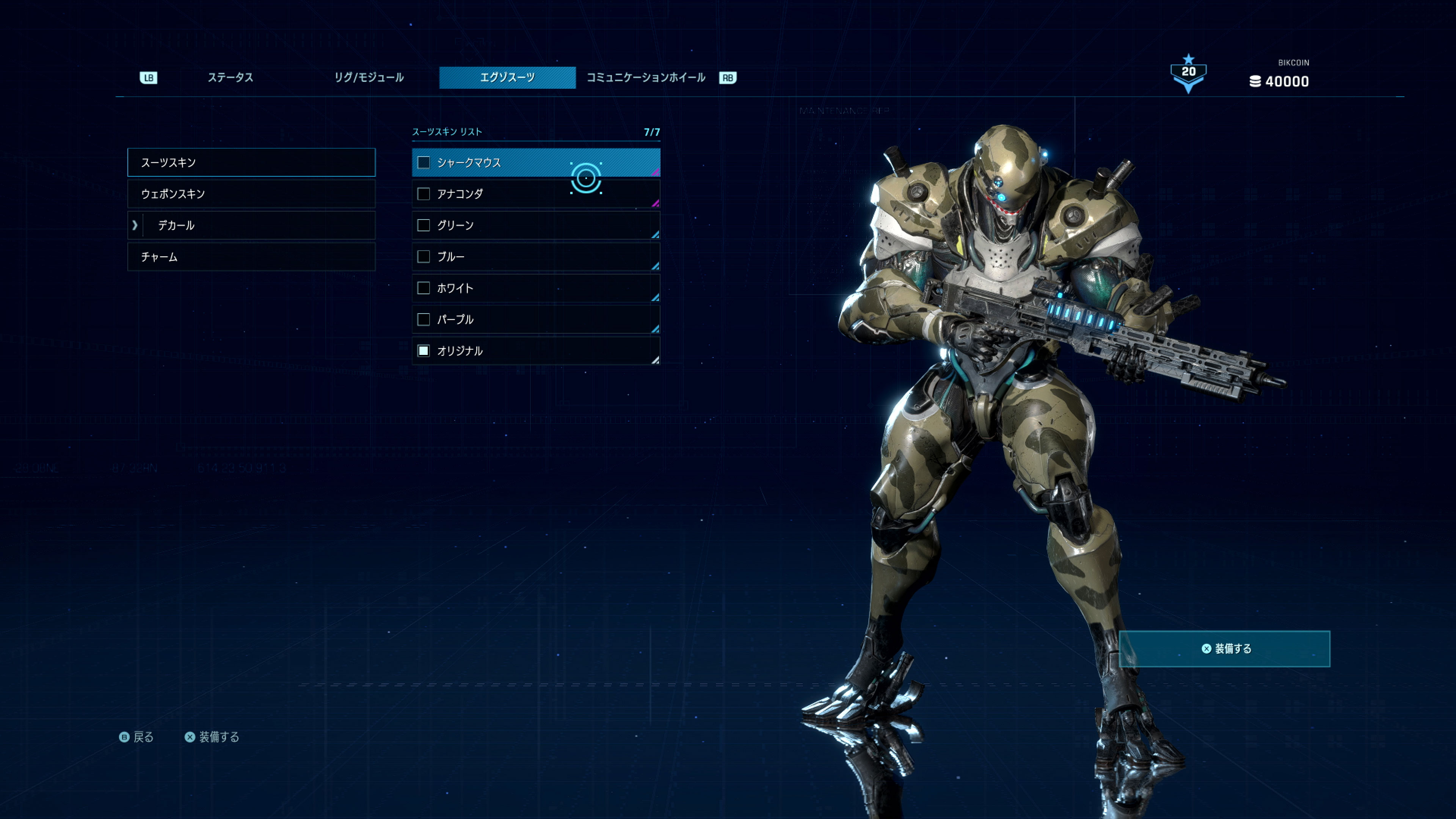Go to コミュニケーションホイール tab
The width and height of the screenshot is (1456, 819).
click(645, 77)
